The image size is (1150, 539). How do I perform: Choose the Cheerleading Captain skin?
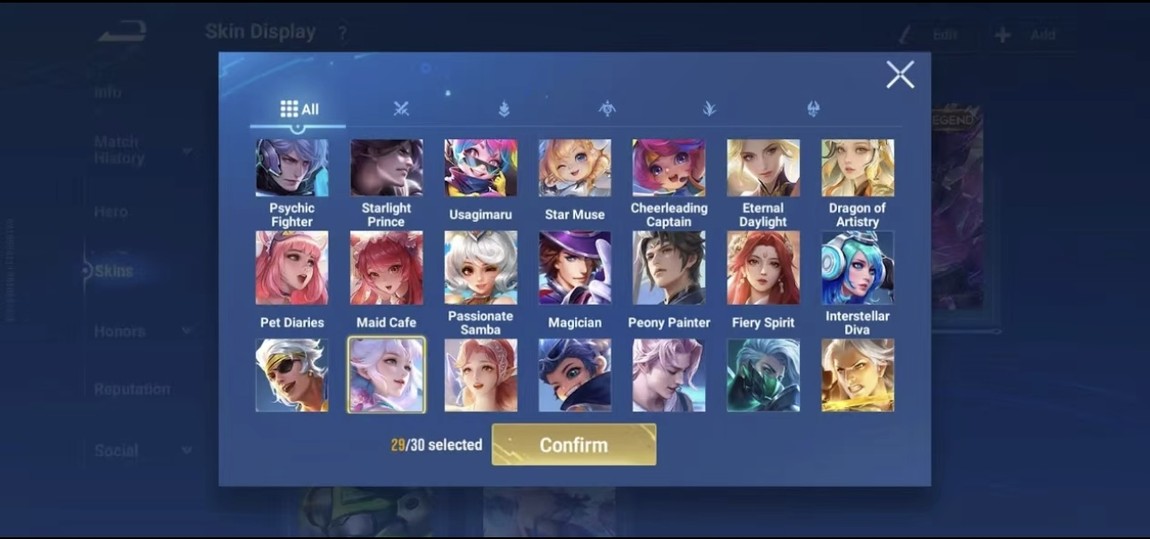click(x=669, y=168)
